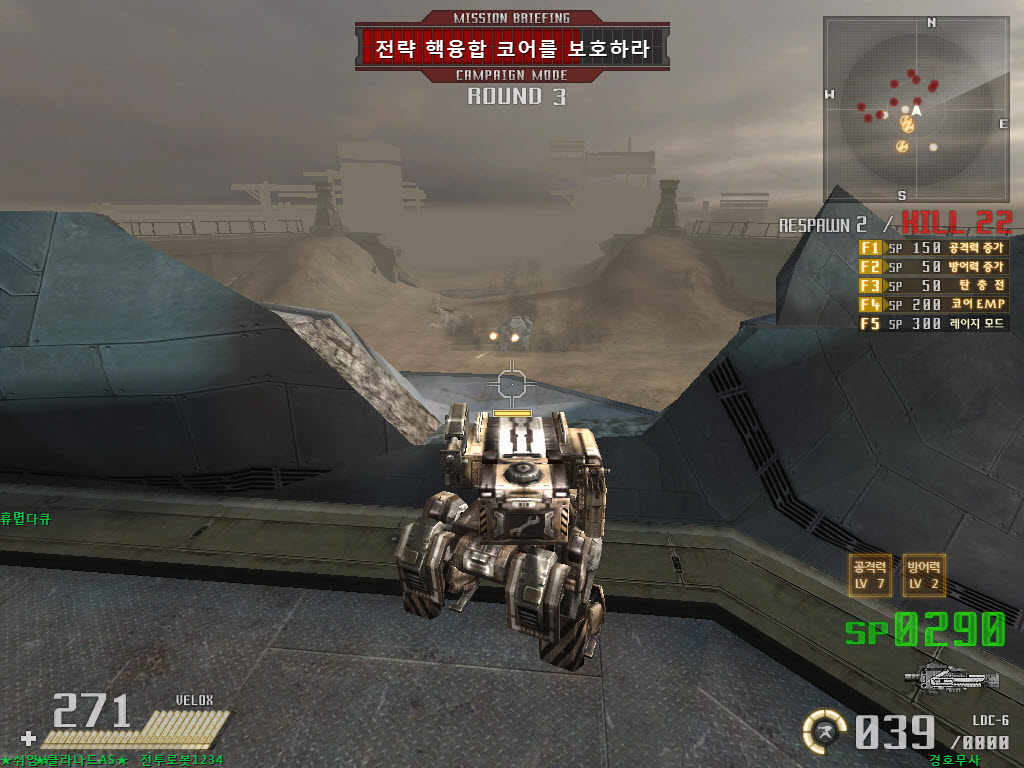Screen dimensions: 1024x768
Task: Activate the 공격력 증가 skill row
Action: [x=933, y=247]
